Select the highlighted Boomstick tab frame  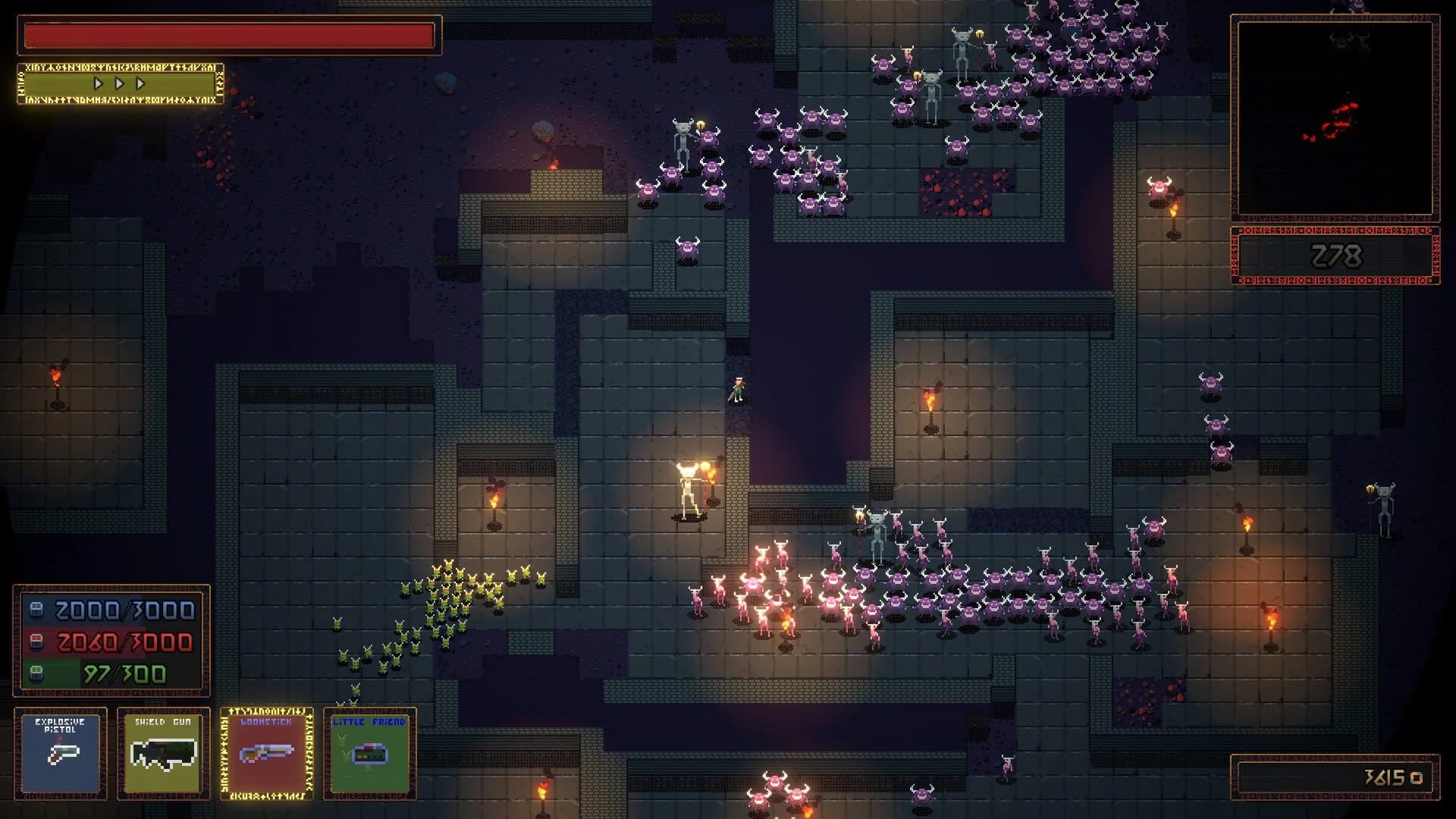click(268, 752)
